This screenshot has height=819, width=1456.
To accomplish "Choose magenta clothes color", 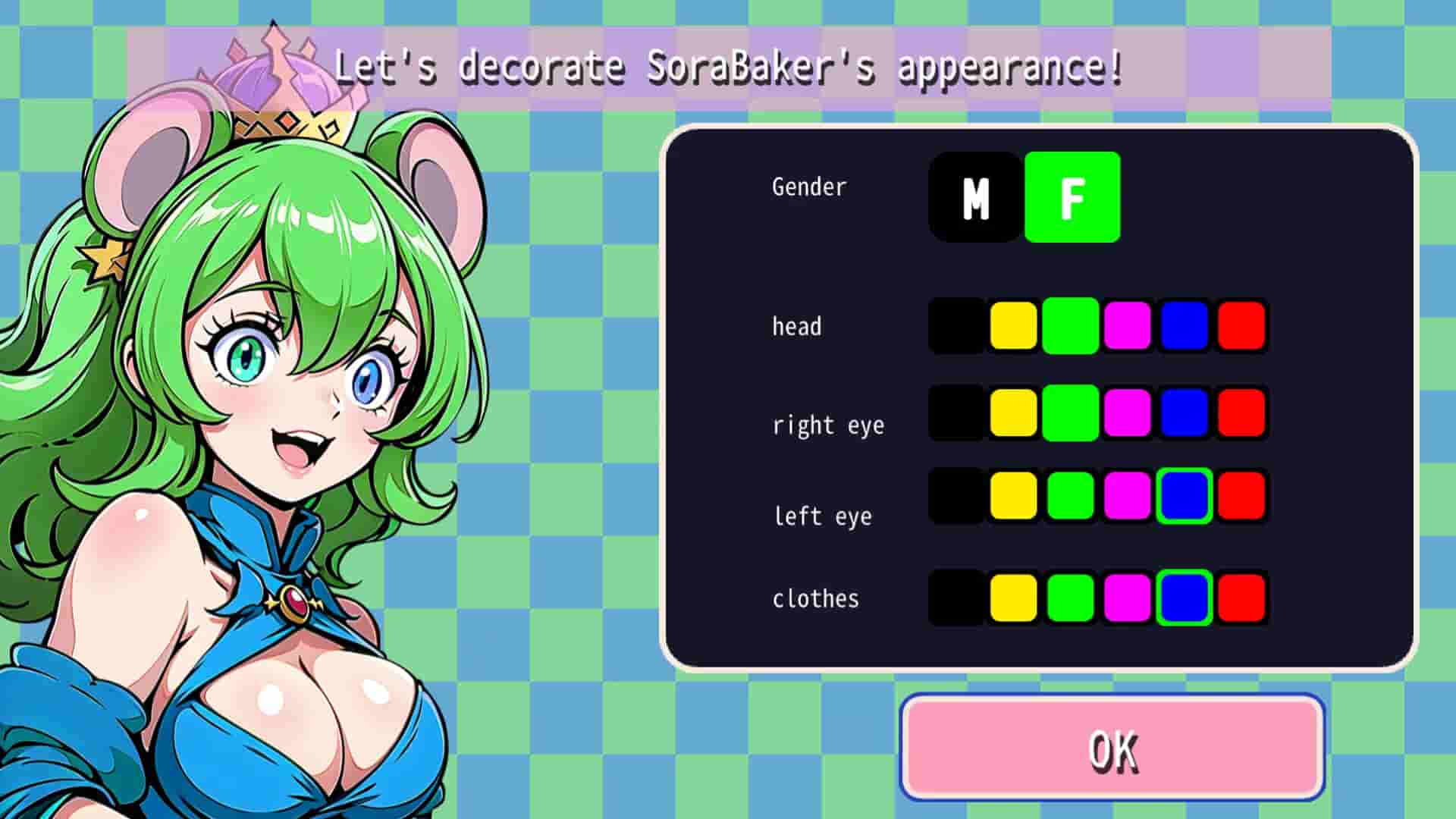I will (x=1128, y=598).
